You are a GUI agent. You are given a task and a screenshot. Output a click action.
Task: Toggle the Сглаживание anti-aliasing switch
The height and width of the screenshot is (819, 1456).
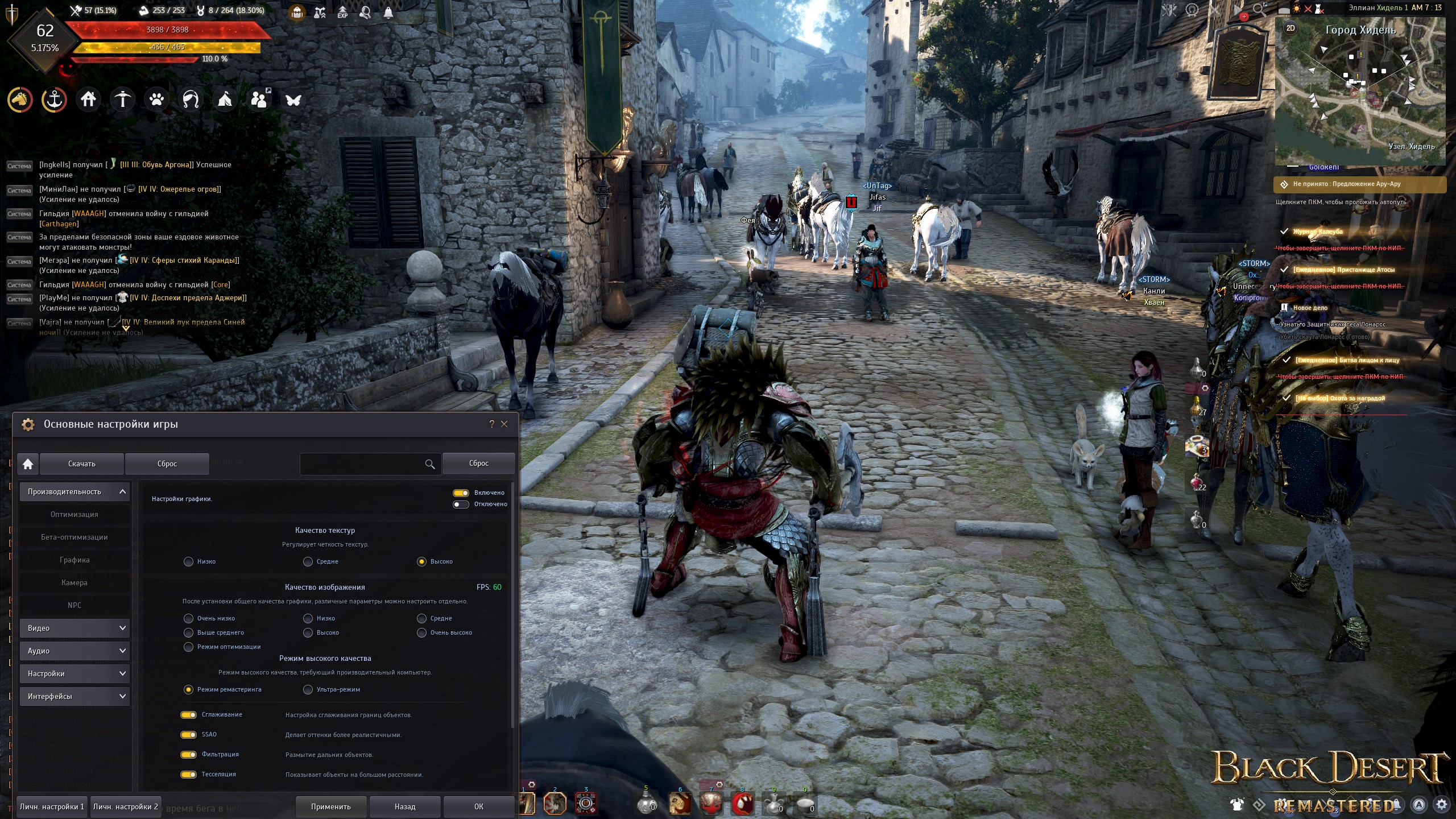[x=188, y=715]
